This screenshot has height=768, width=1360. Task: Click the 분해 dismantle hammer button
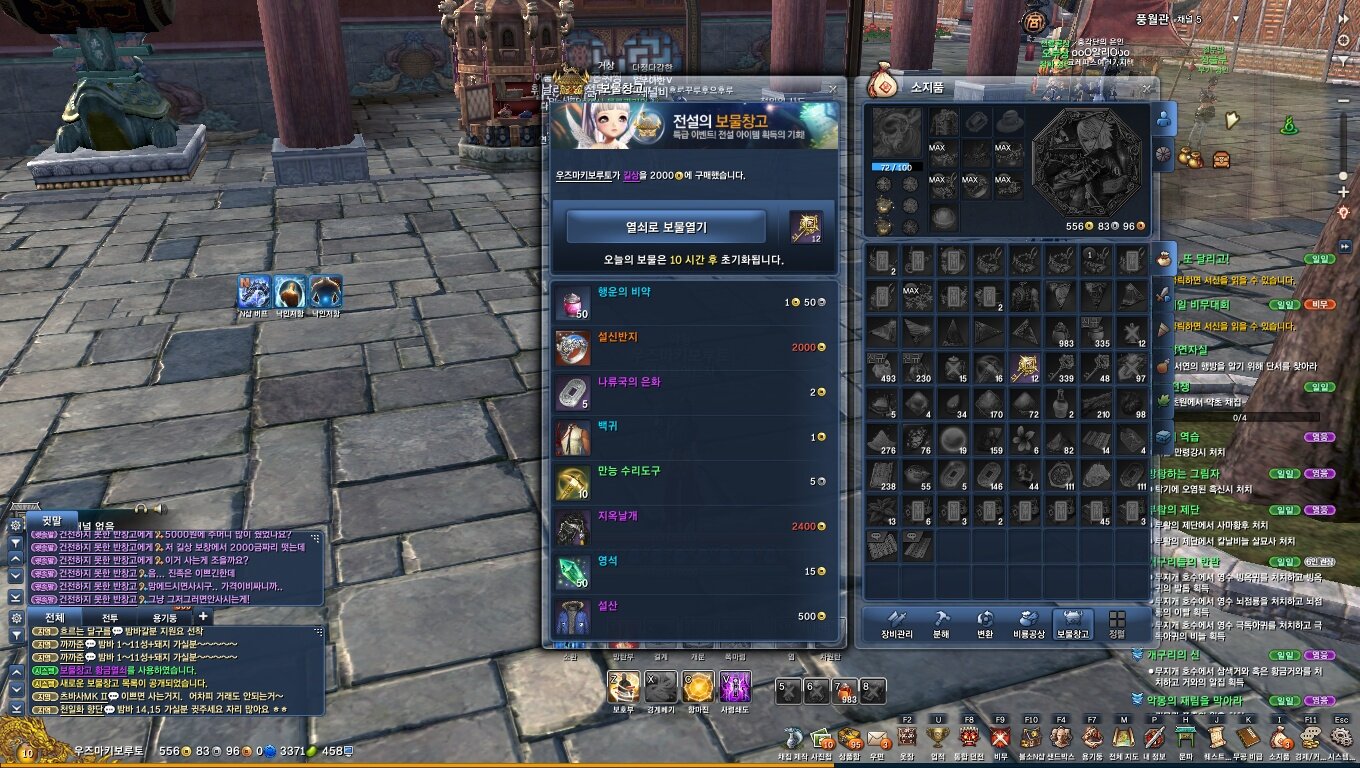[x=941, y=624]
